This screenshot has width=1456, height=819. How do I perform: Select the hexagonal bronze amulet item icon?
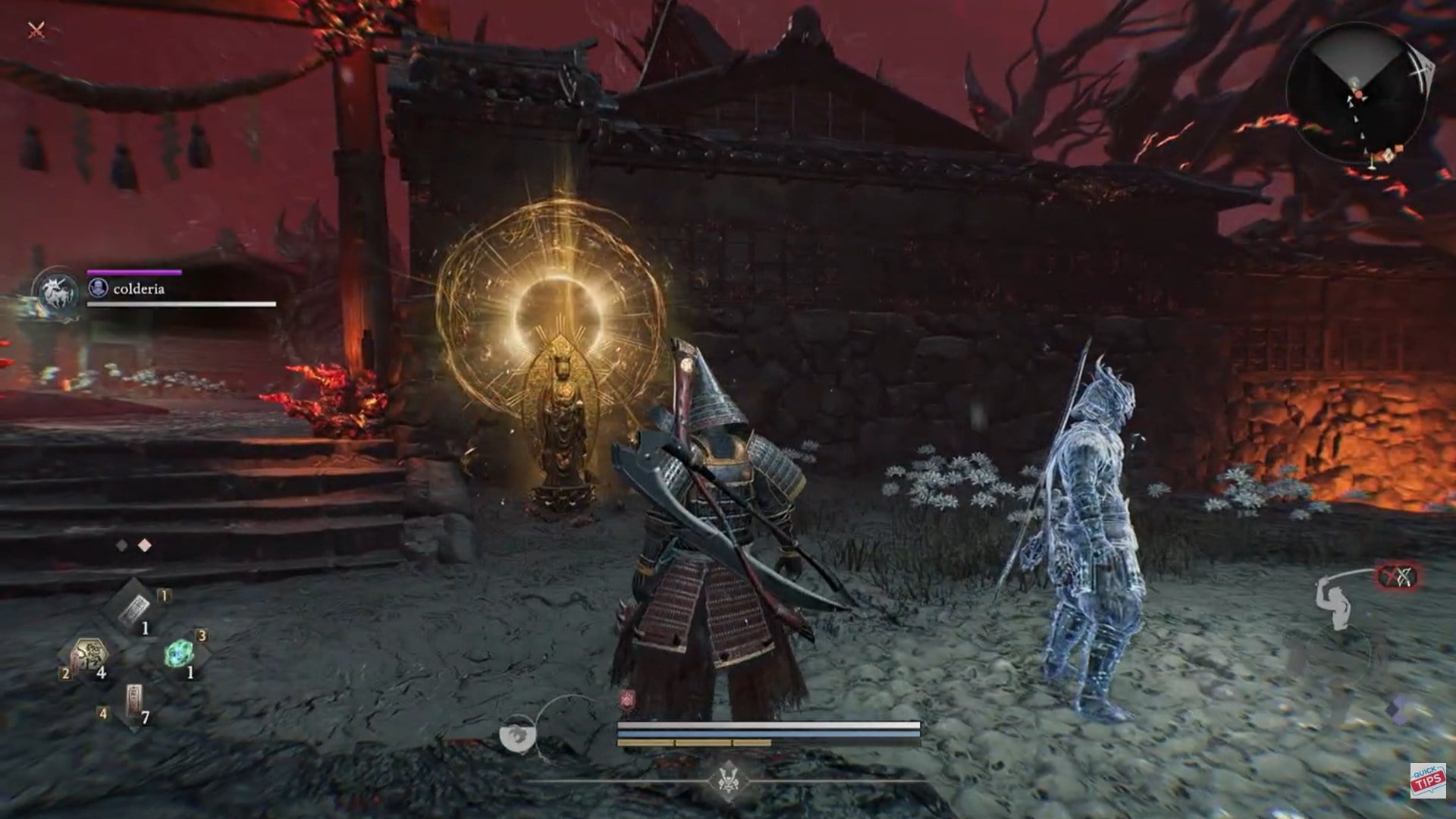[x=90, y=654]
